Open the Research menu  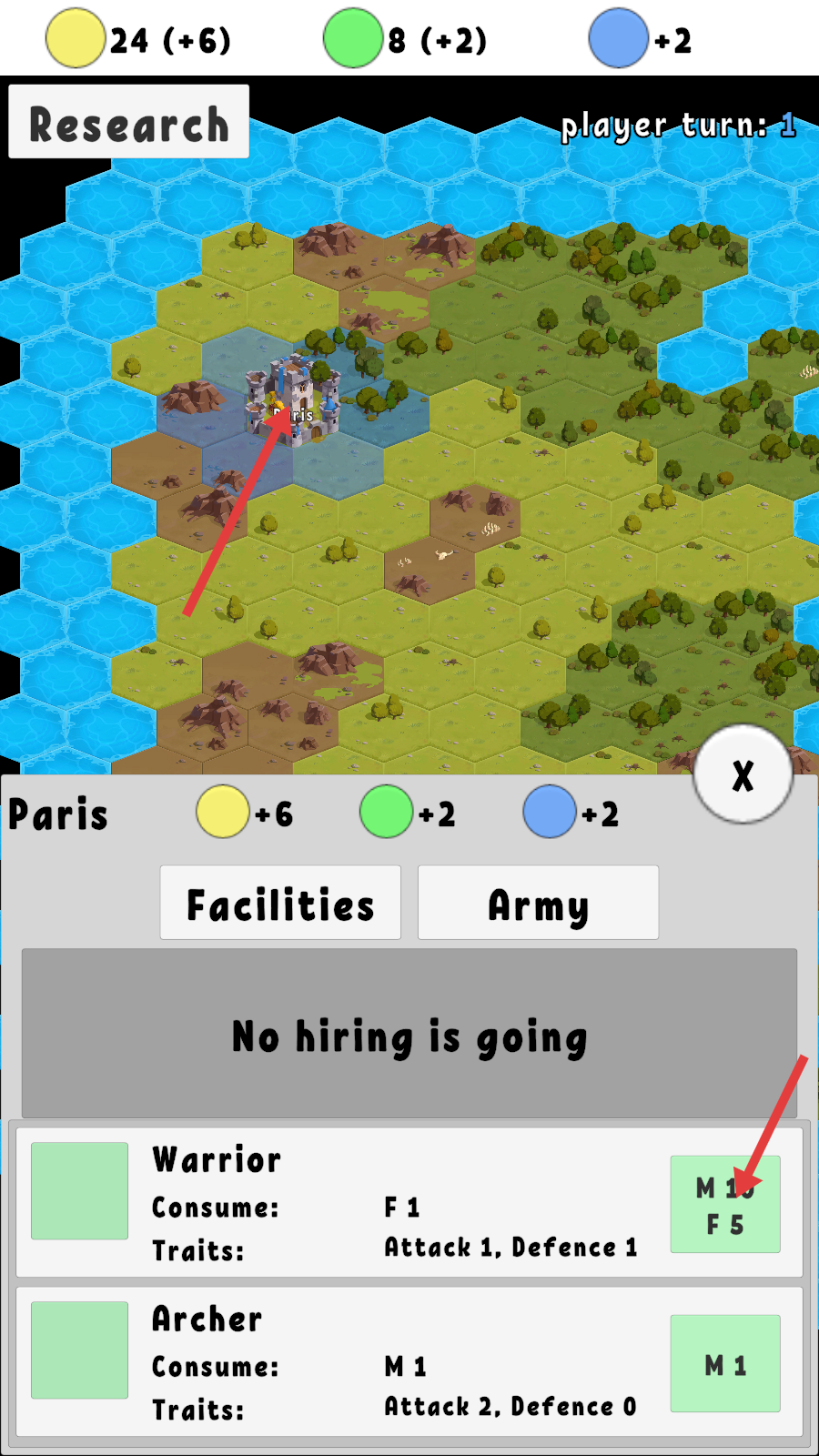tap(128, 122)
